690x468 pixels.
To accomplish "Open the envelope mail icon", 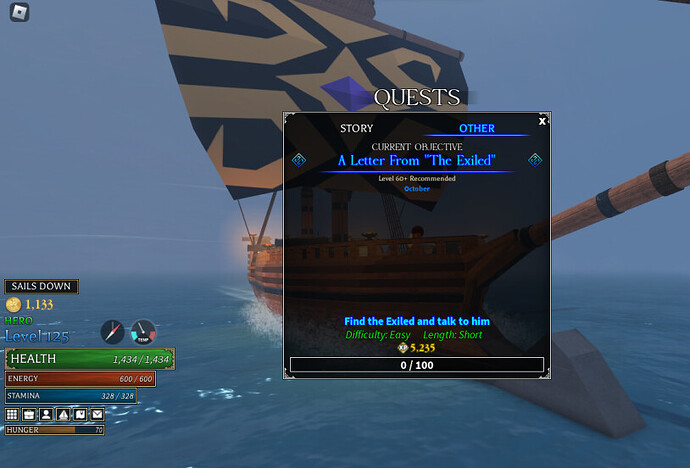I will pyautogui.click(x=97, y=414).
